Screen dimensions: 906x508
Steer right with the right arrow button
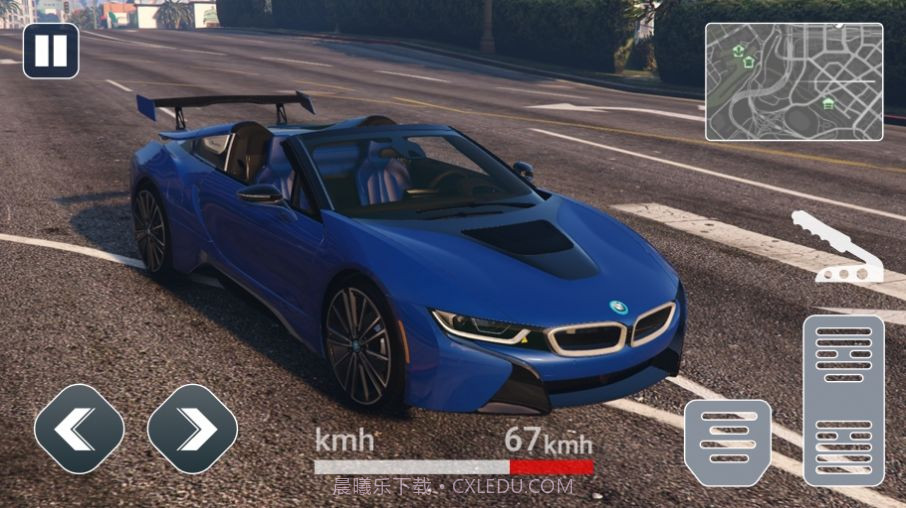(192, 429)
